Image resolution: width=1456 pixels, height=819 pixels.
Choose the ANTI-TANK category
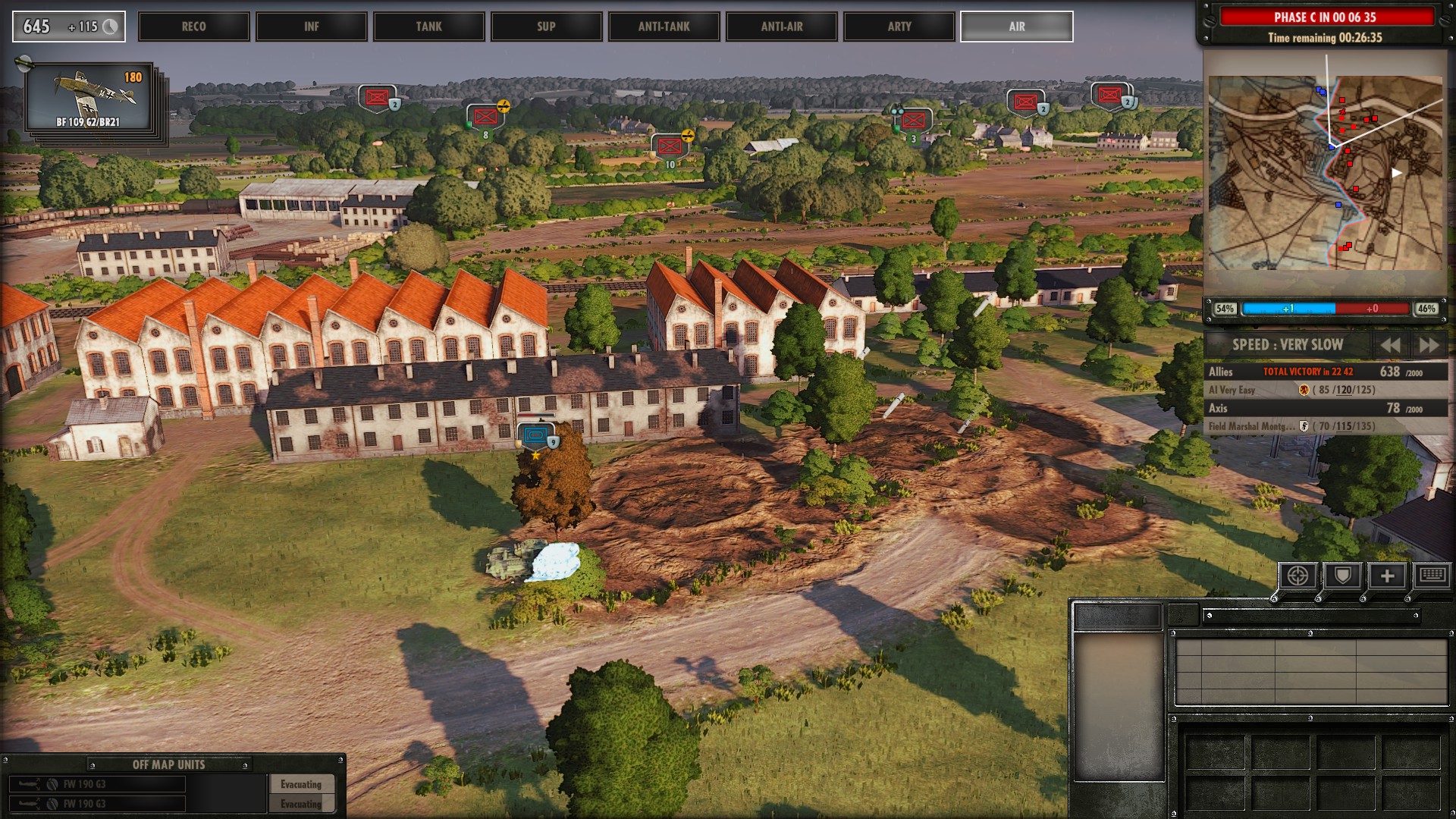(664, 27)
